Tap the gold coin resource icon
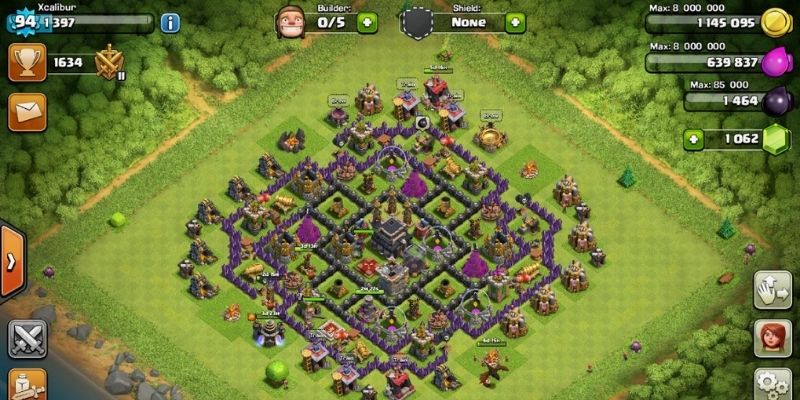Viewport: 800px width, 400px height. click(x=774, y=22)
